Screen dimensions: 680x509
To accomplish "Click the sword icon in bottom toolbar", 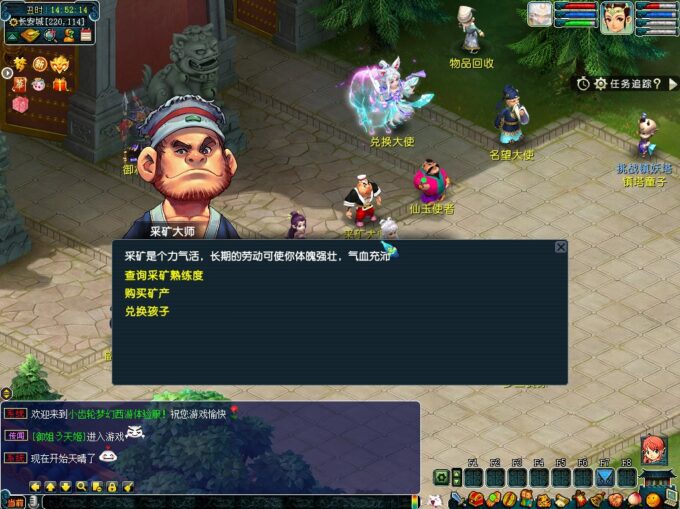I will pos(458,498).
